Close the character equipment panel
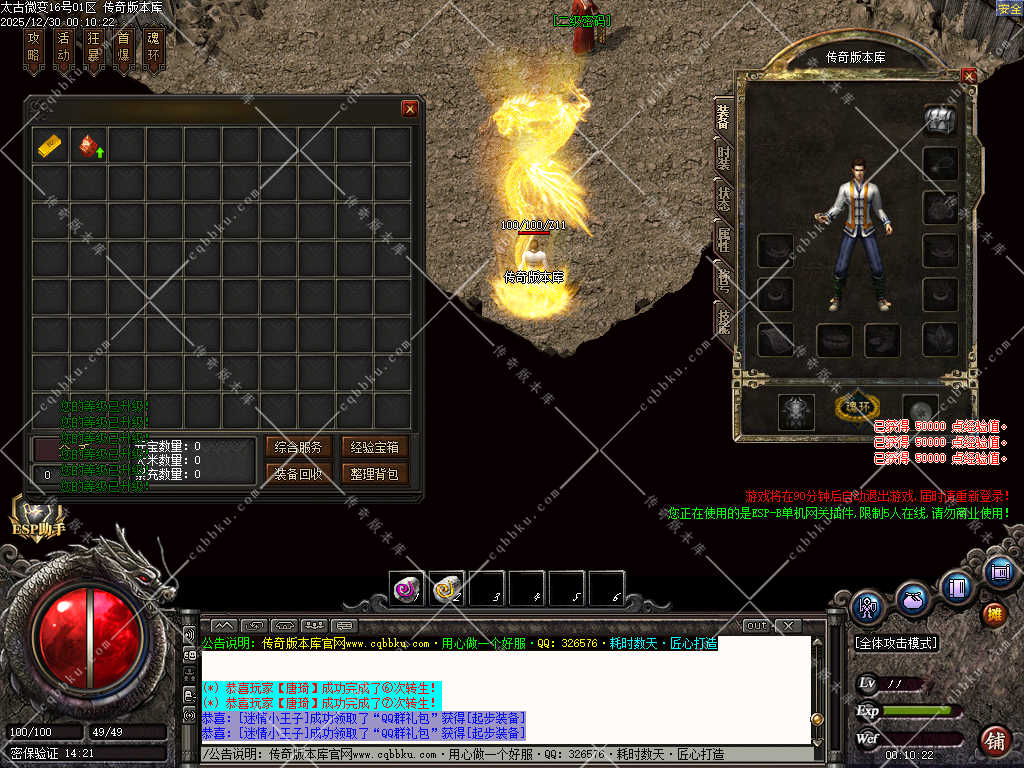1024x768 pixels. click(x=968, y=75)
